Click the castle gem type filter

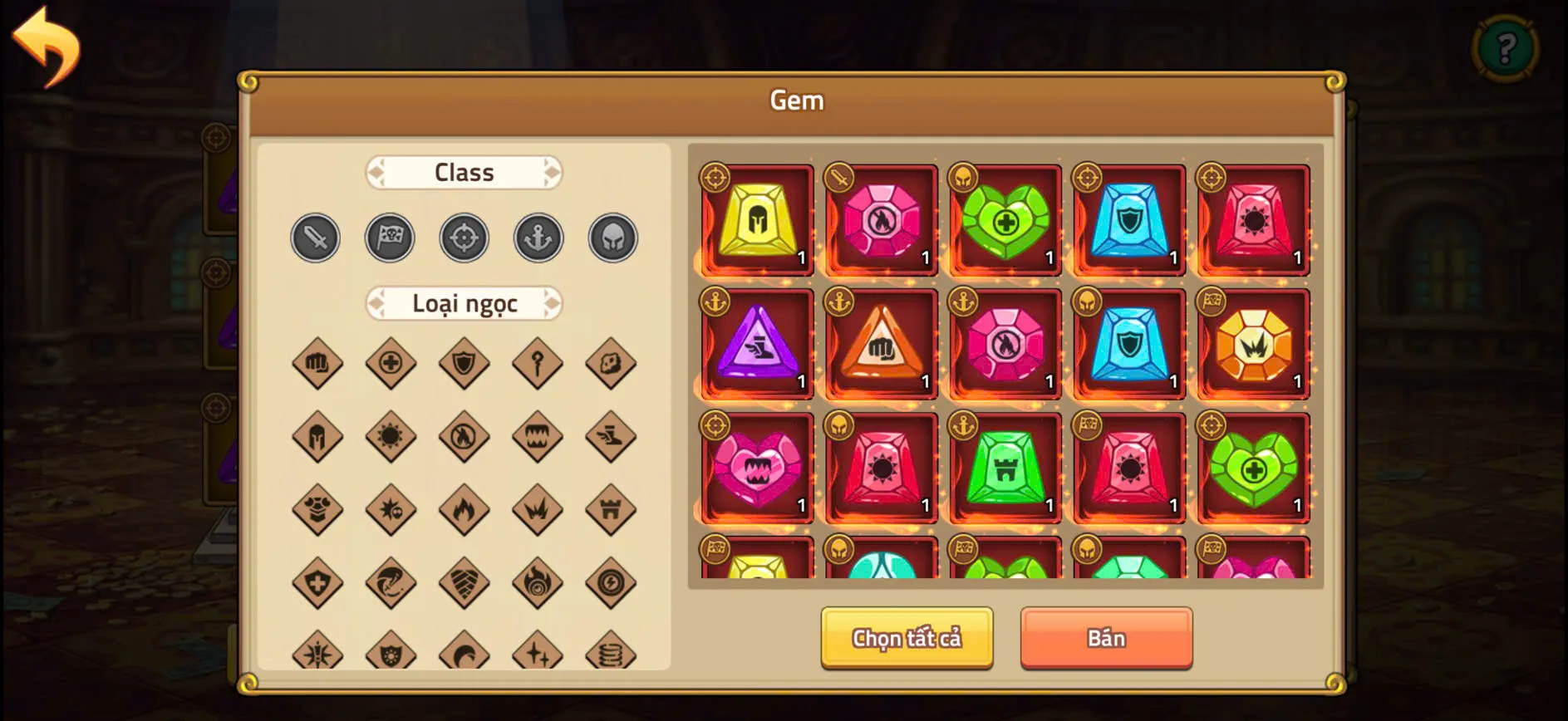[x=611, y=509]
